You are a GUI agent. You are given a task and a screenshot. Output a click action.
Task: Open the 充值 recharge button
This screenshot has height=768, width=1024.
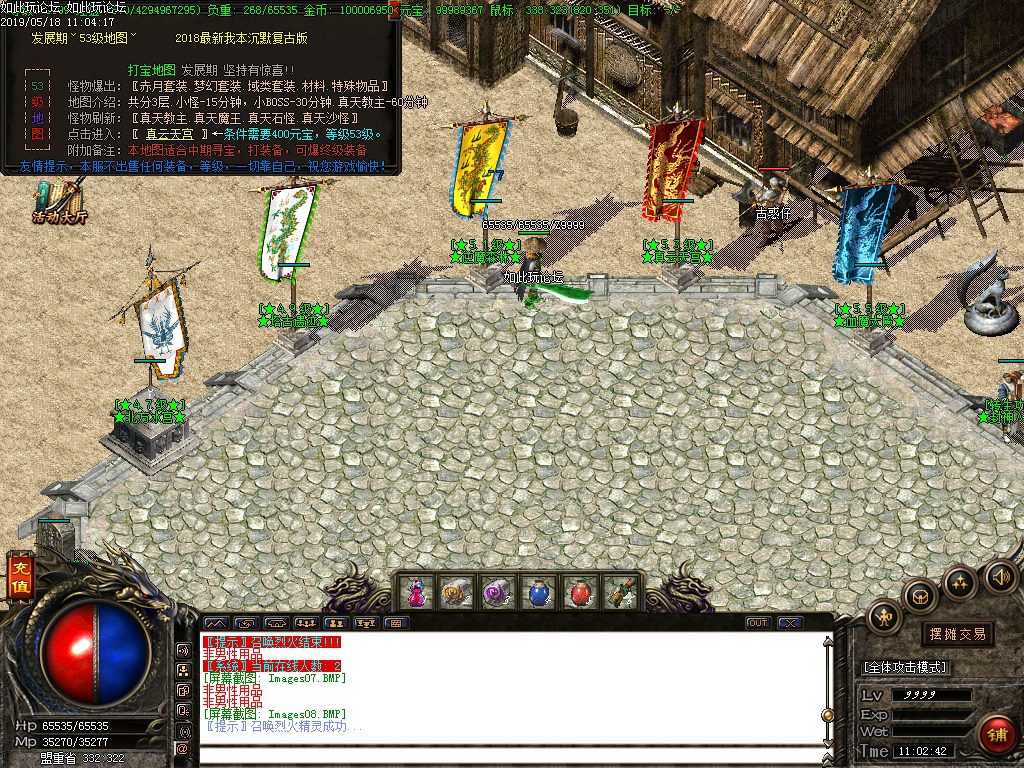point(19,580)
